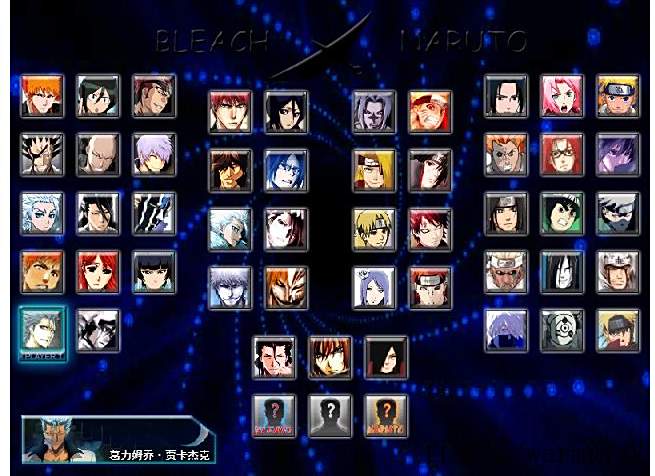Screen dimensions: 655x476
Task: Select Gin with the silver-lavender hair
Action: tap(154, 153)
